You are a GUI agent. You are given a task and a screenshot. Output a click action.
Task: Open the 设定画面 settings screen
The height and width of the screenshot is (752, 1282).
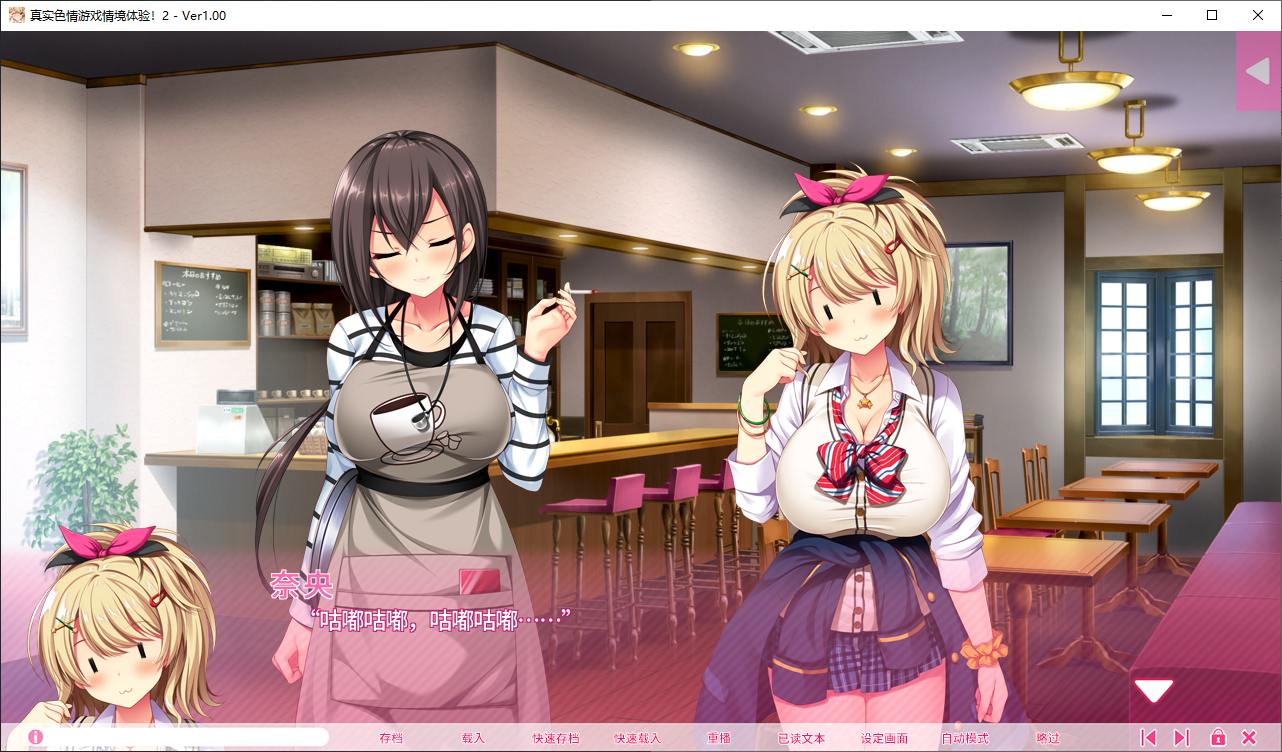(884, 738)
